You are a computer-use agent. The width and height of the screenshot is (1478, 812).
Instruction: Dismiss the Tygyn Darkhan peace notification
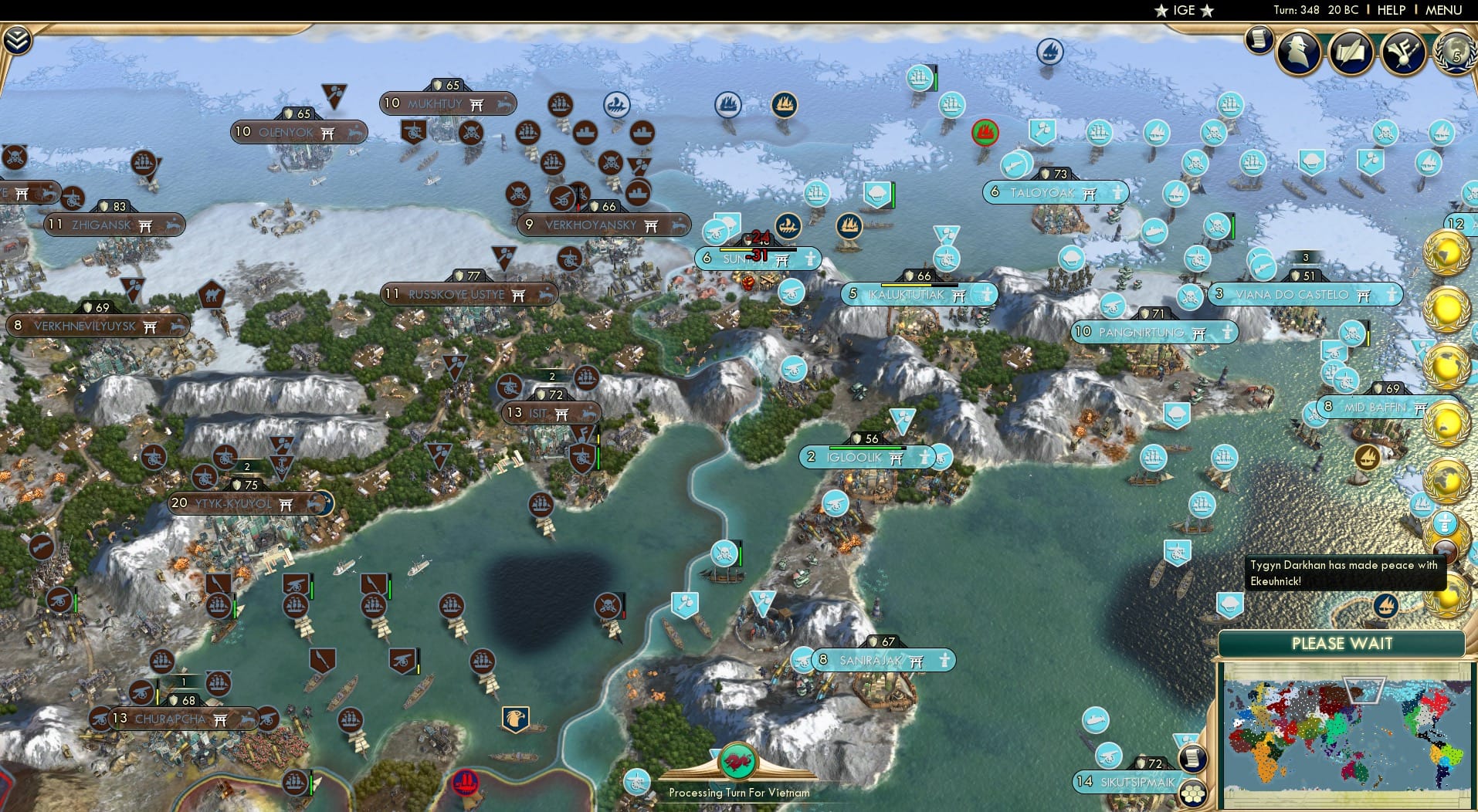(x=1344, y=573)
